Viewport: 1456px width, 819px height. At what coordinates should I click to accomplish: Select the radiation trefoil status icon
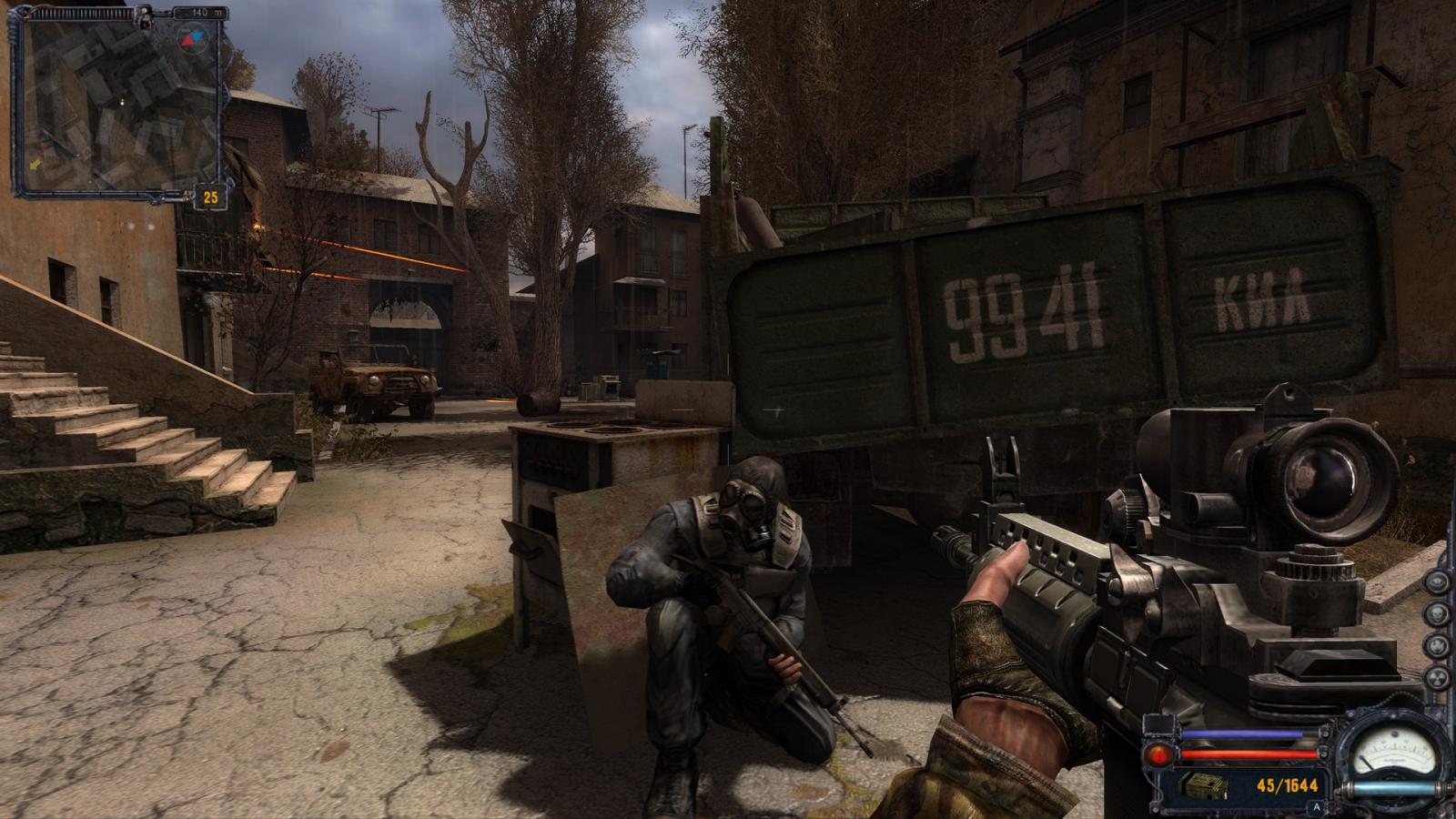(1437, 677)
